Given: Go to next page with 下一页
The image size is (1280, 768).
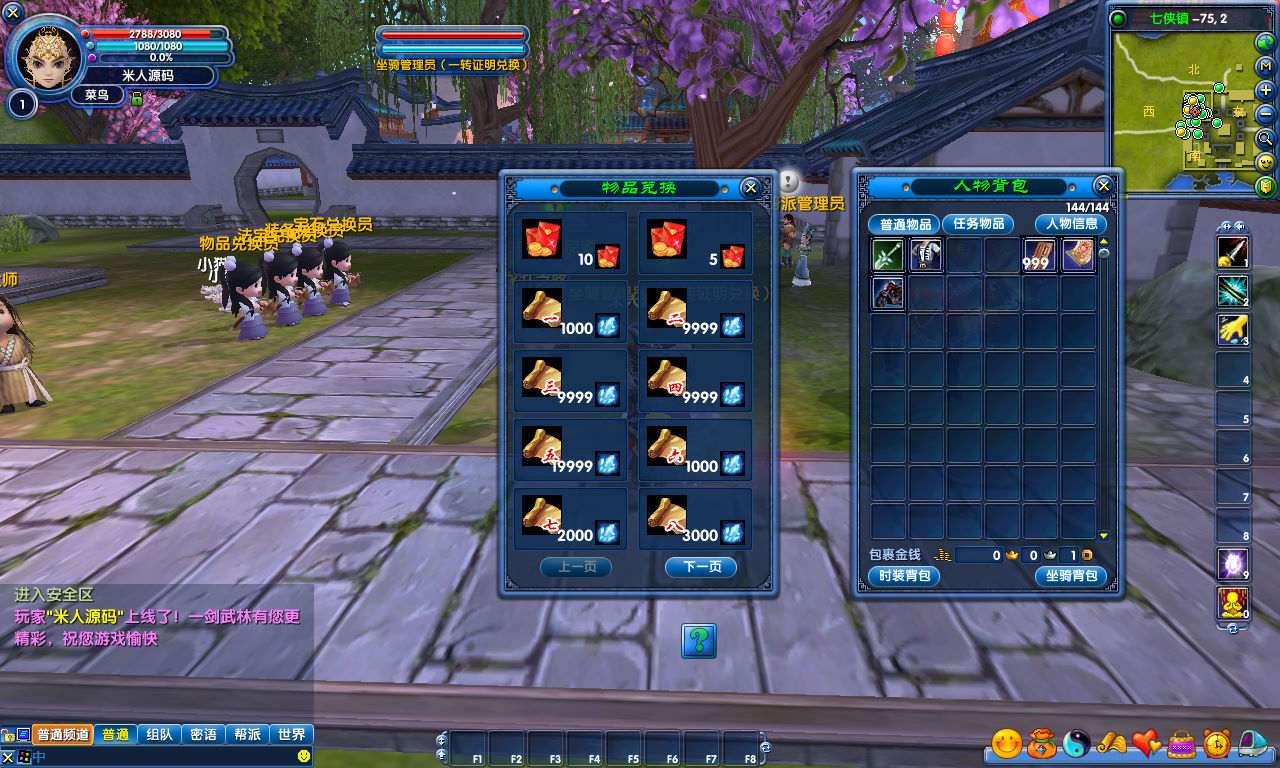Looking at the screenshot, I should coord(700,567).
